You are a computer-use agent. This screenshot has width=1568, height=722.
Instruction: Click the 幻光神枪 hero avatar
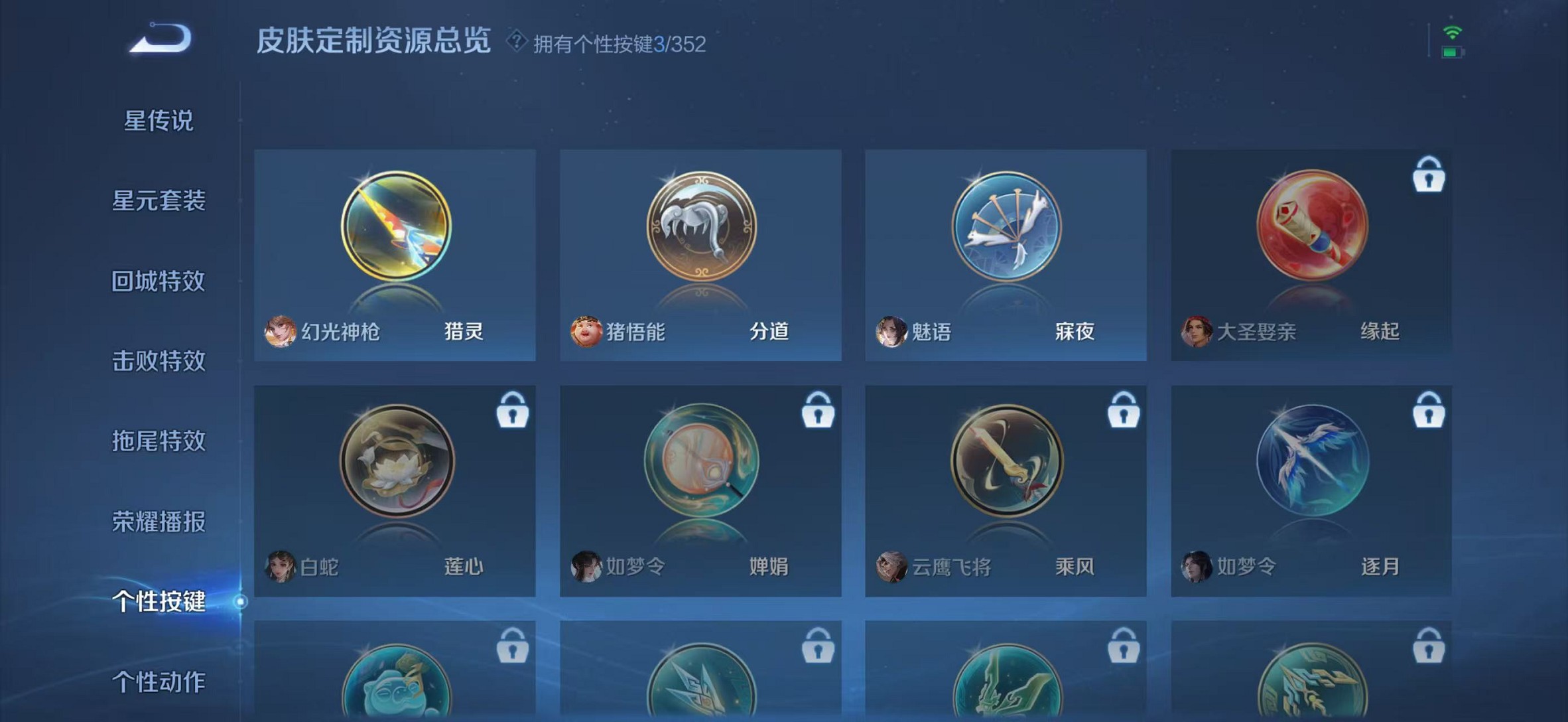[281, 330]
